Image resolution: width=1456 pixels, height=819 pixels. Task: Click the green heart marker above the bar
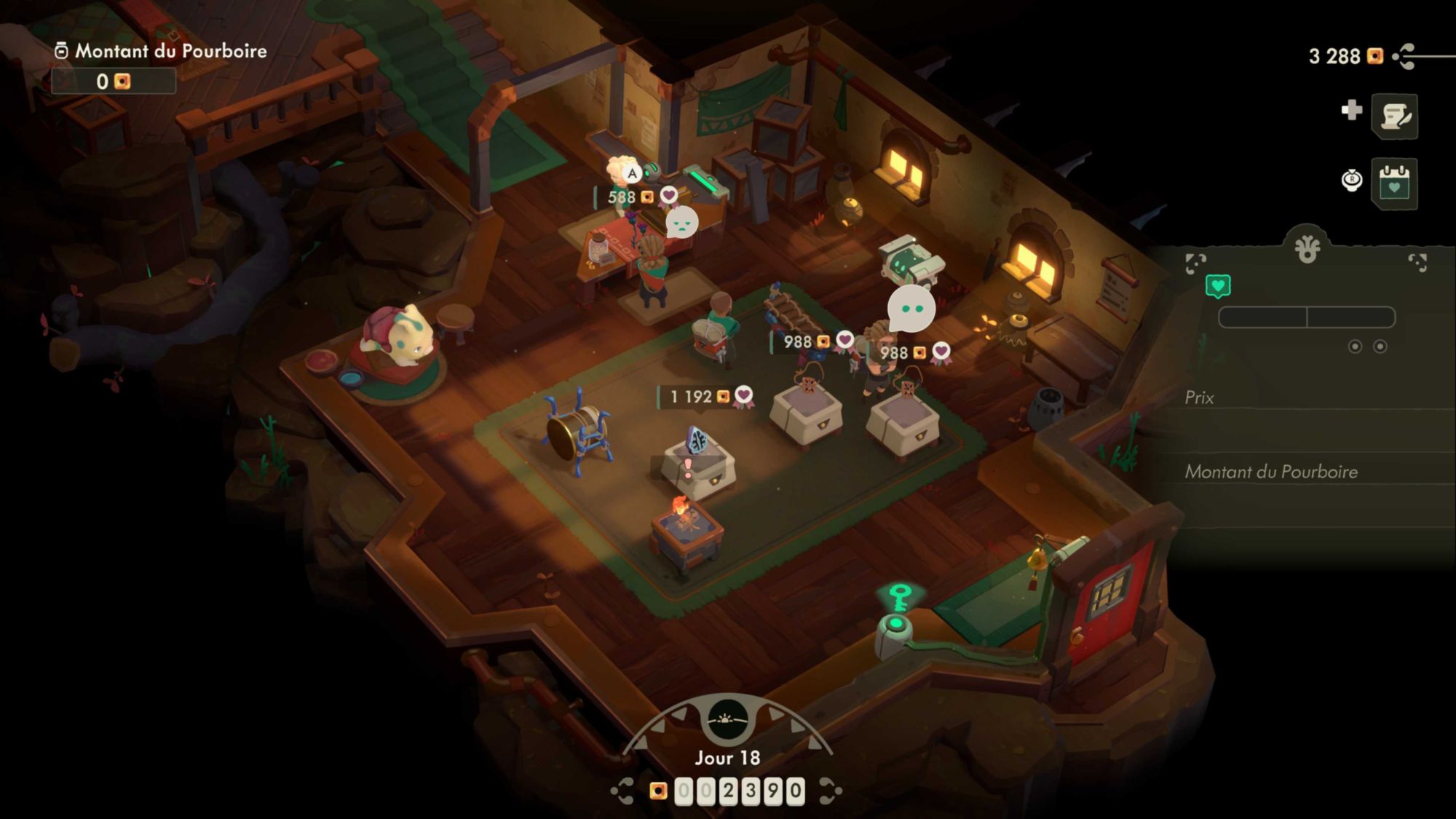[1218, 286]
